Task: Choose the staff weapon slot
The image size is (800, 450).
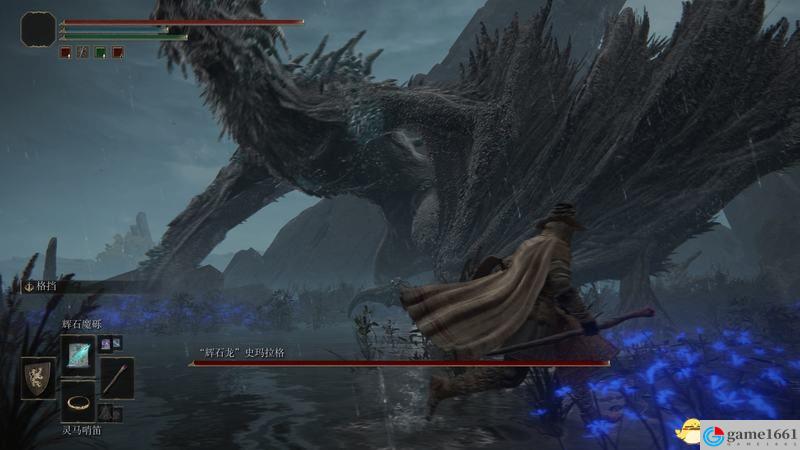Action: [117, 379]
